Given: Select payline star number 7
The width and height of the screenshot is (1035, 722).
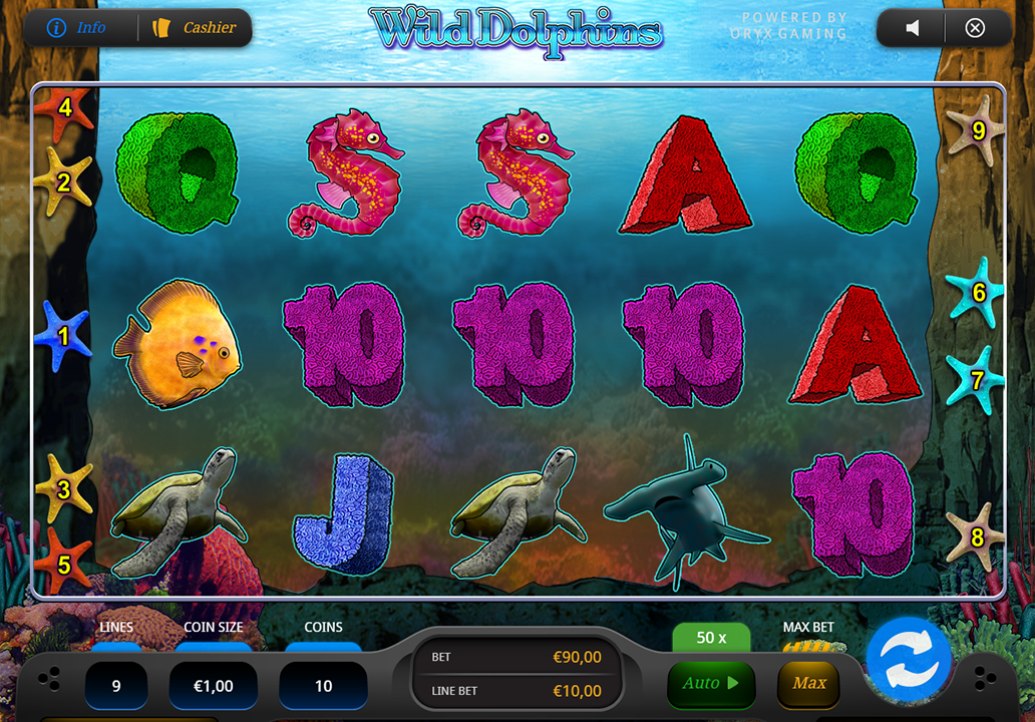Looking at the screenshot, I should click(977, 380).
